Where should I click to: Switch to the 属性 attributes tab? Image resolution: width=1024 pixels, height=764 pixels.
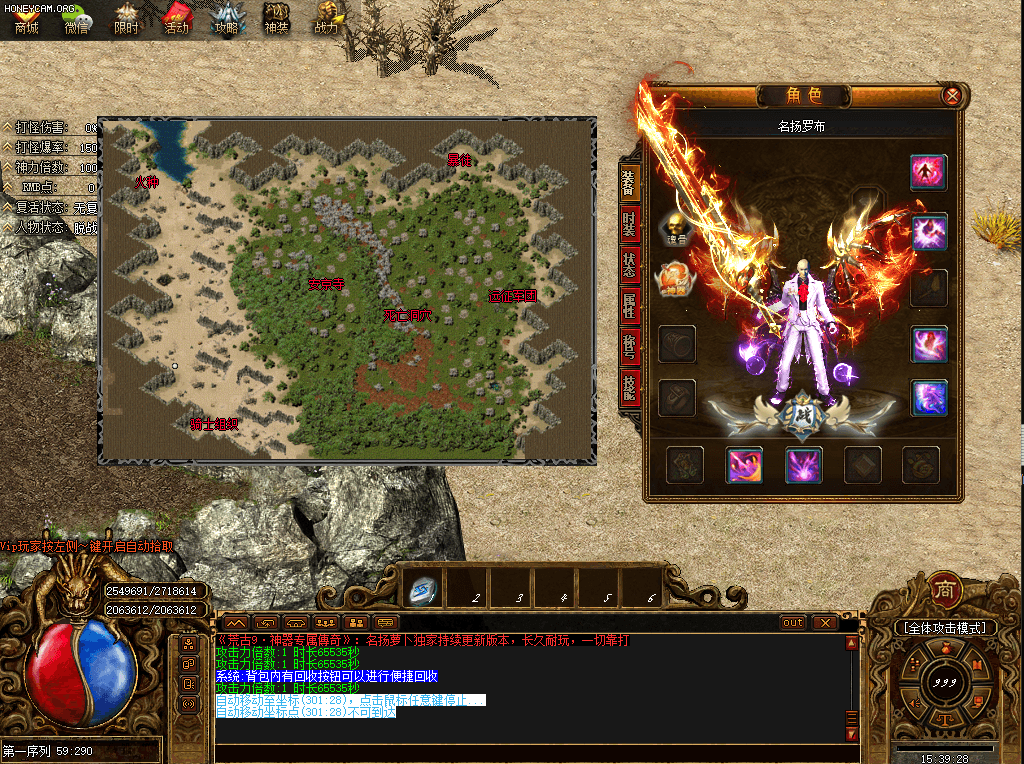pyautogui.click(x=629, y=305)
